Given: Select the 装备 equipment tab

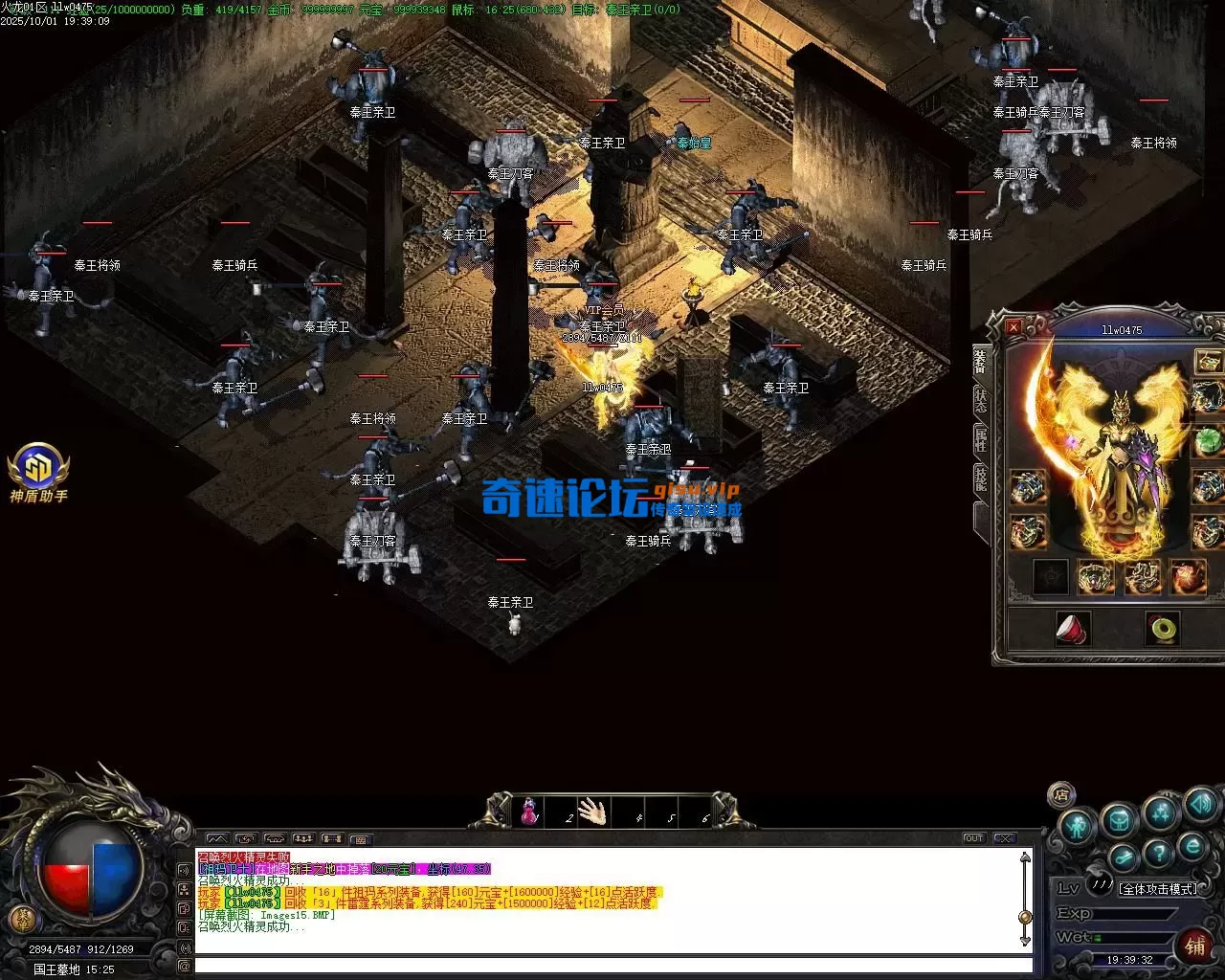Looking at the screenshot, I should (x=981, y=361).
